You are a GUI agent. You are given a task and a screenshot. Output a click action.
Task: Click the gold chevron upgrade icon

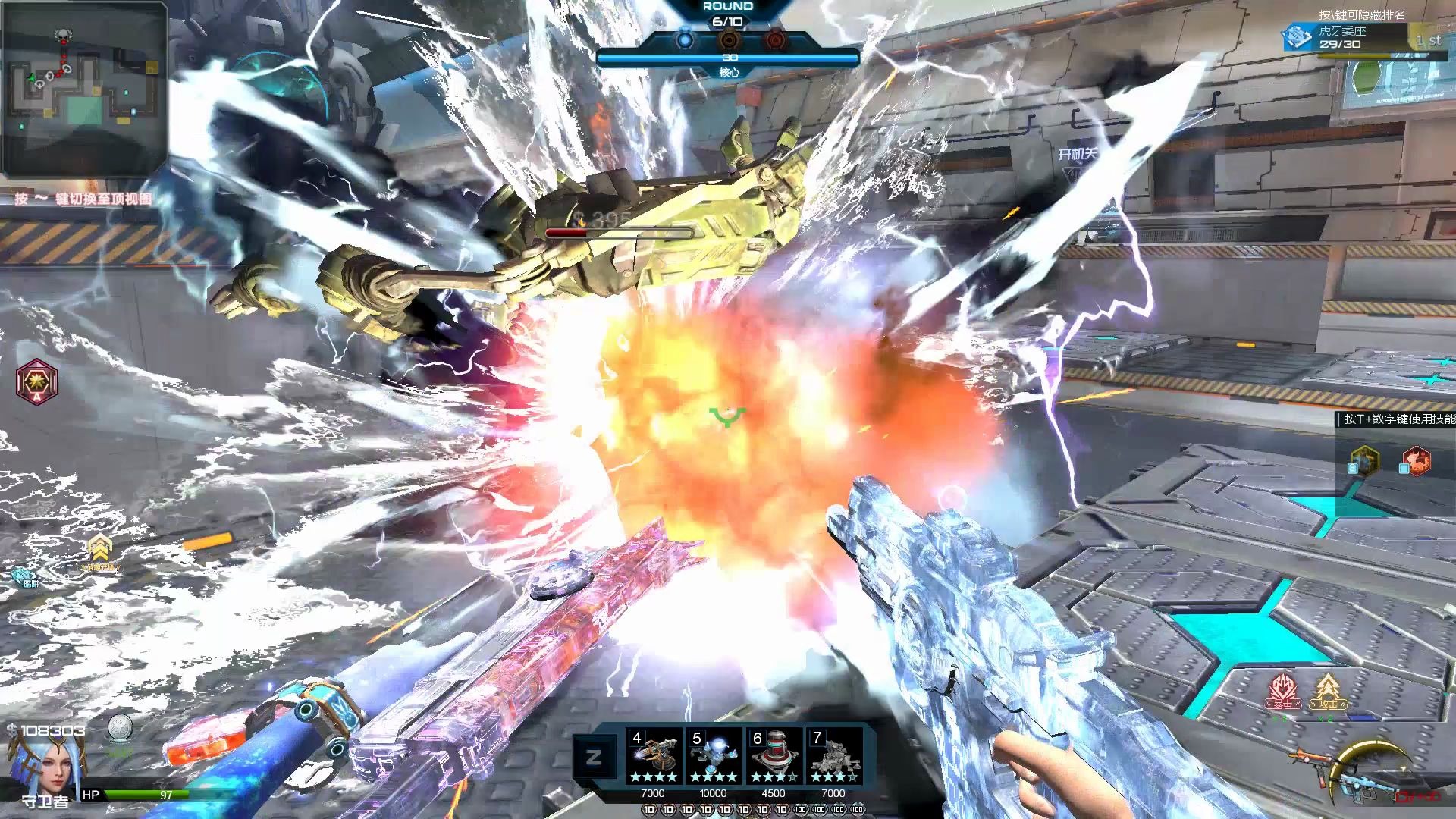[x=99, y=550]
